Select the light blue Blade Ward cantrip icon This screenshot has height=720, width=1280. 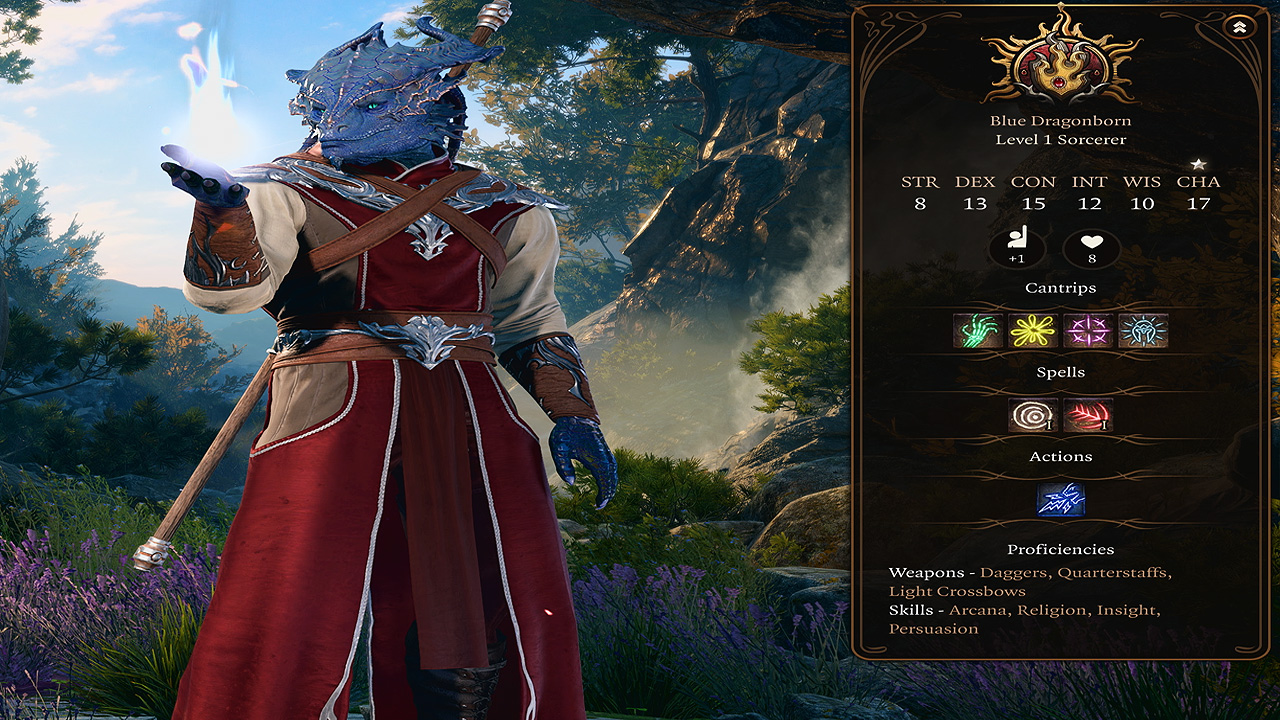point(1143,330)
